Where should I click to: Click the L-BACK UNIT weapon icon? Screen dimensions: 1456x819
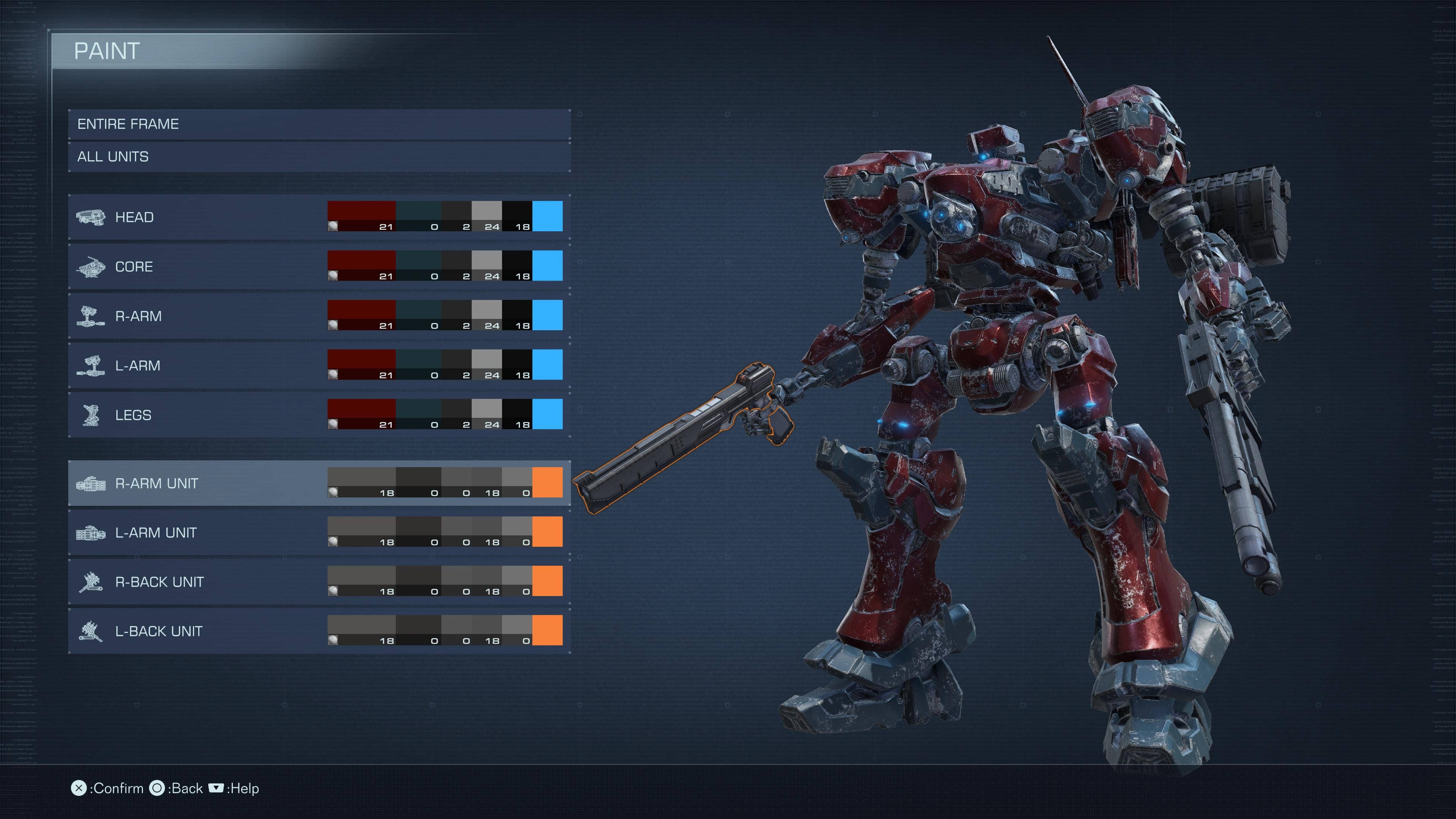91,631
